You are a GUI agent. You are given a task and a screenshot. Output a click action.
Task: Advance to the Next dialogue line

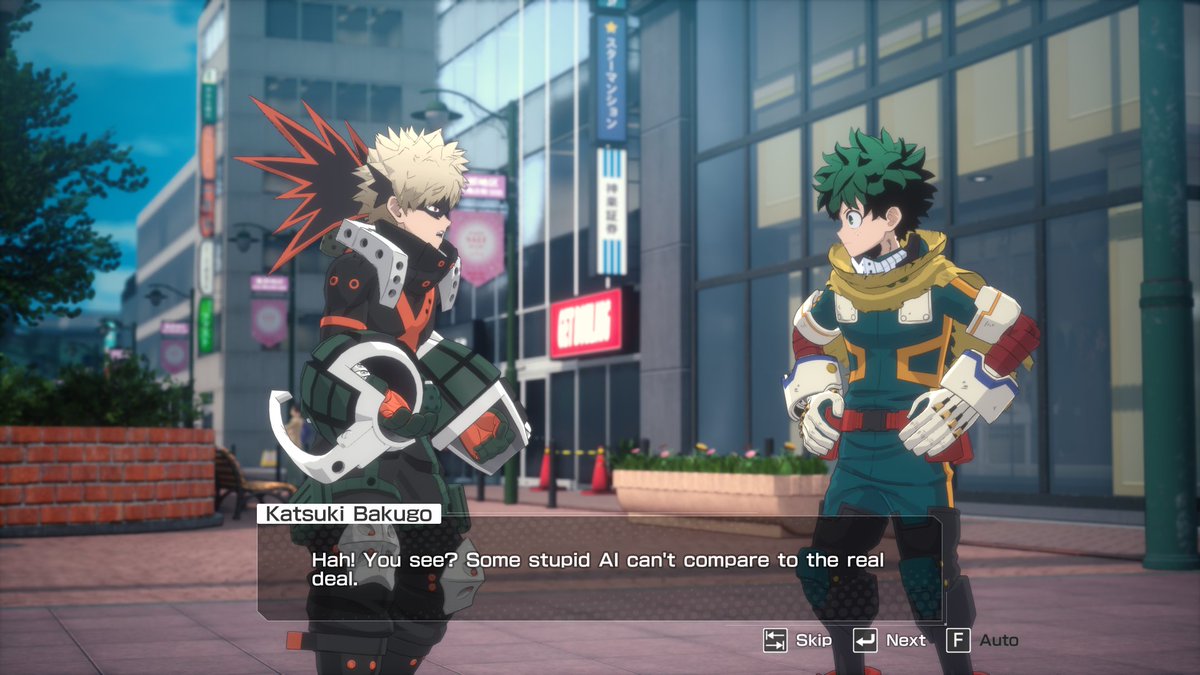889,640
